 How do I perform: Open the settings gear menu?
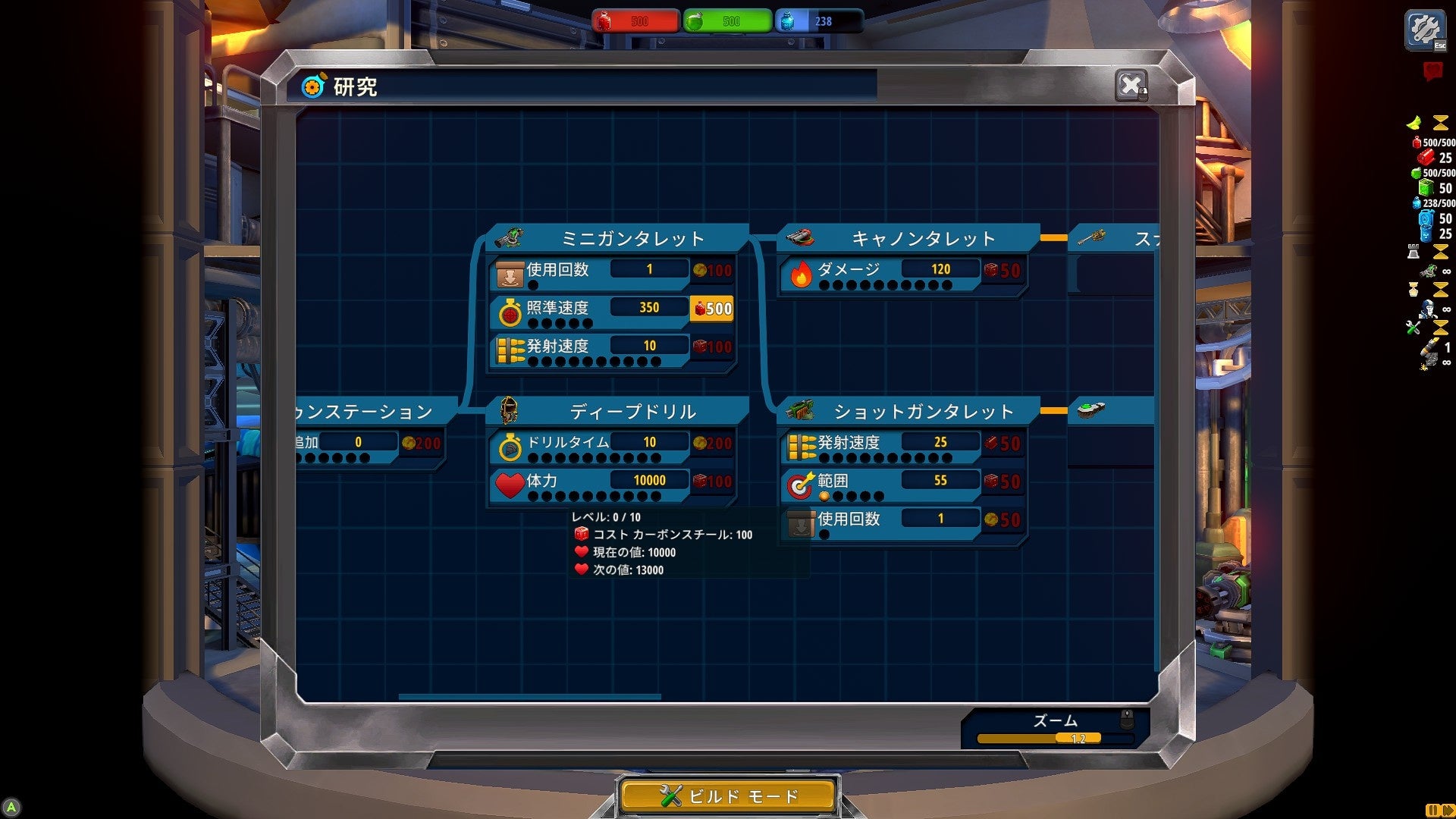point(1425,30)
